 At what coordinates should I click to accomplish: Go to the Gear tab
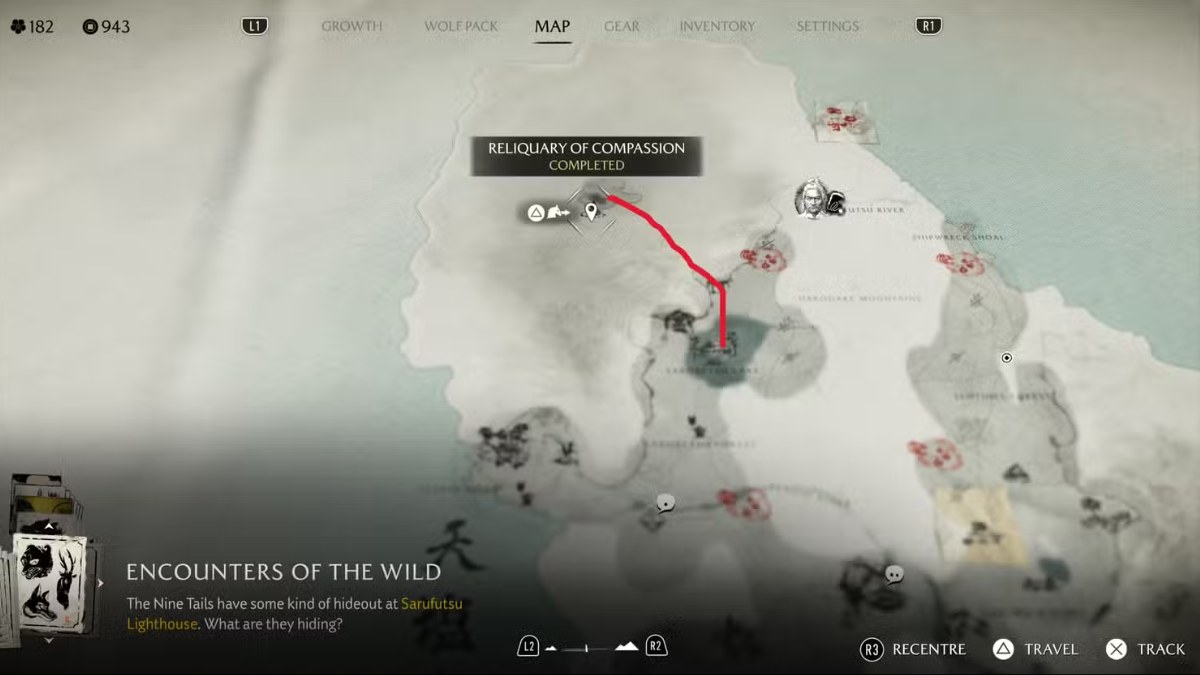pos(622,26)
